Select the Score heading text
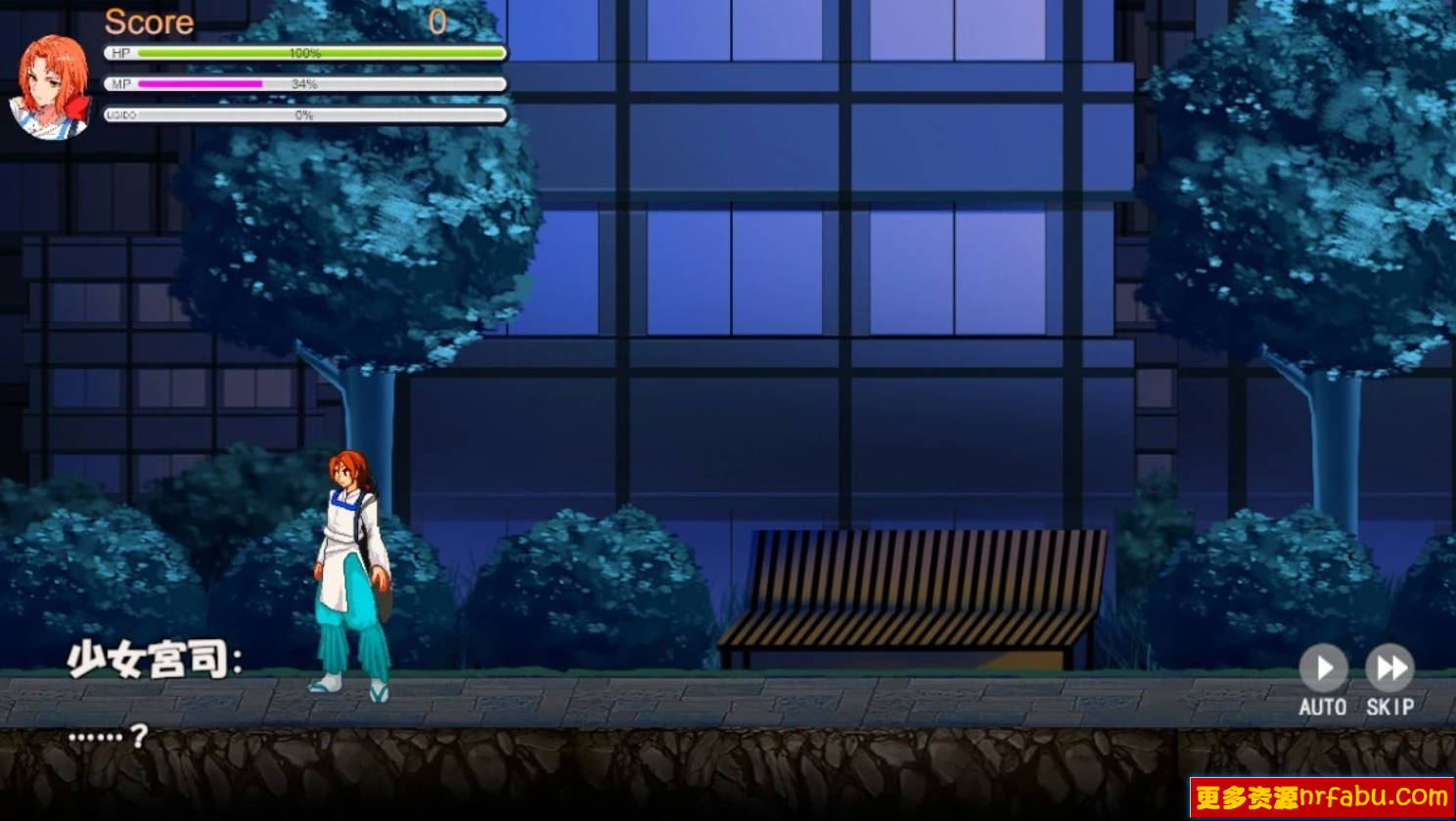 tap(149, 22)
